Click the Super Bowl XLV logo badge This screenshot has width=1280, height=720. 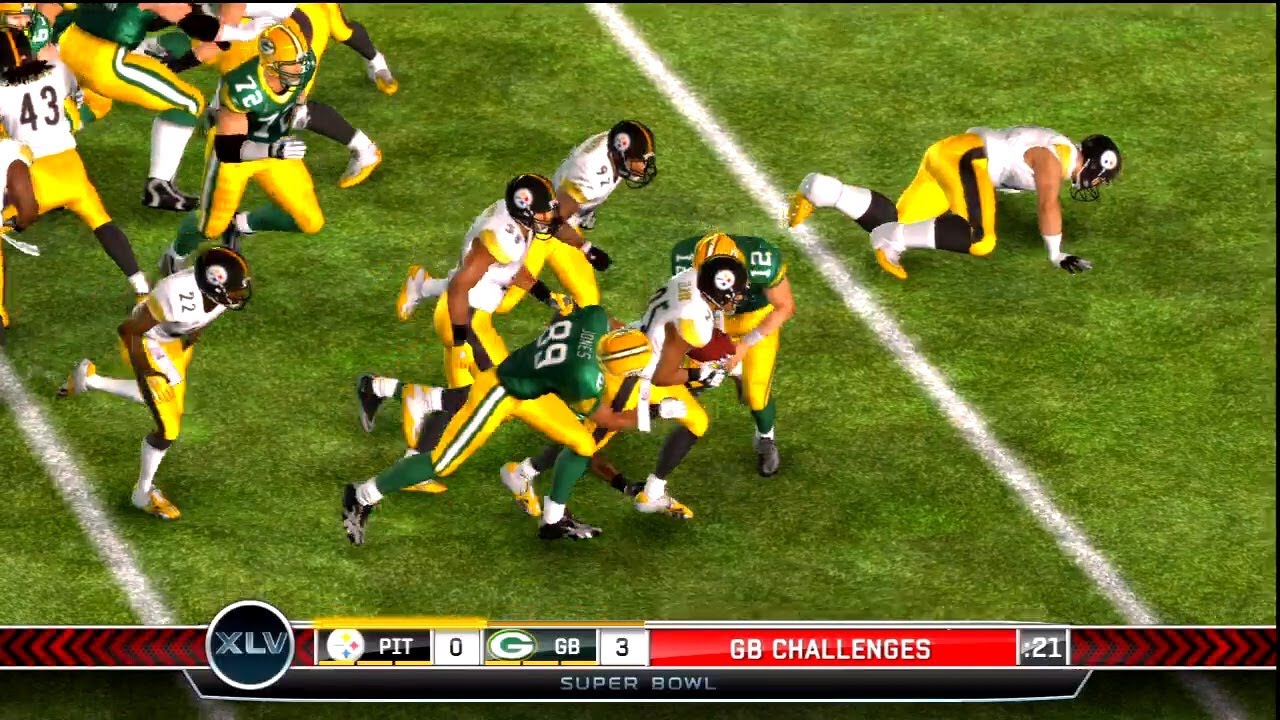pyautogui.click(x=250, y=645)
